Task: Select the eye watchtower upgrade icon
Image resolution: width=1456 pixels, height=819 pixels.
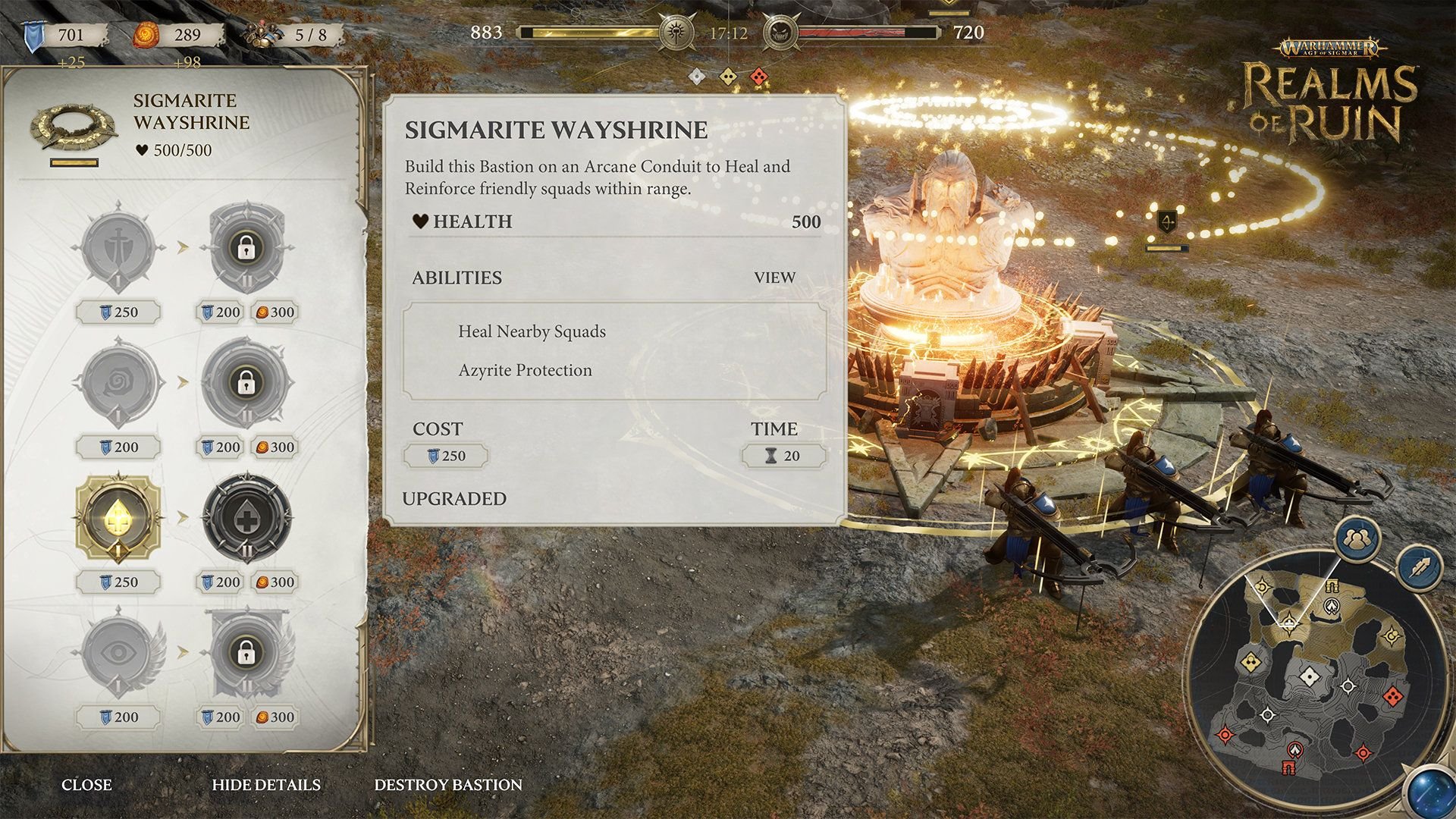Action: pos(118,651)
